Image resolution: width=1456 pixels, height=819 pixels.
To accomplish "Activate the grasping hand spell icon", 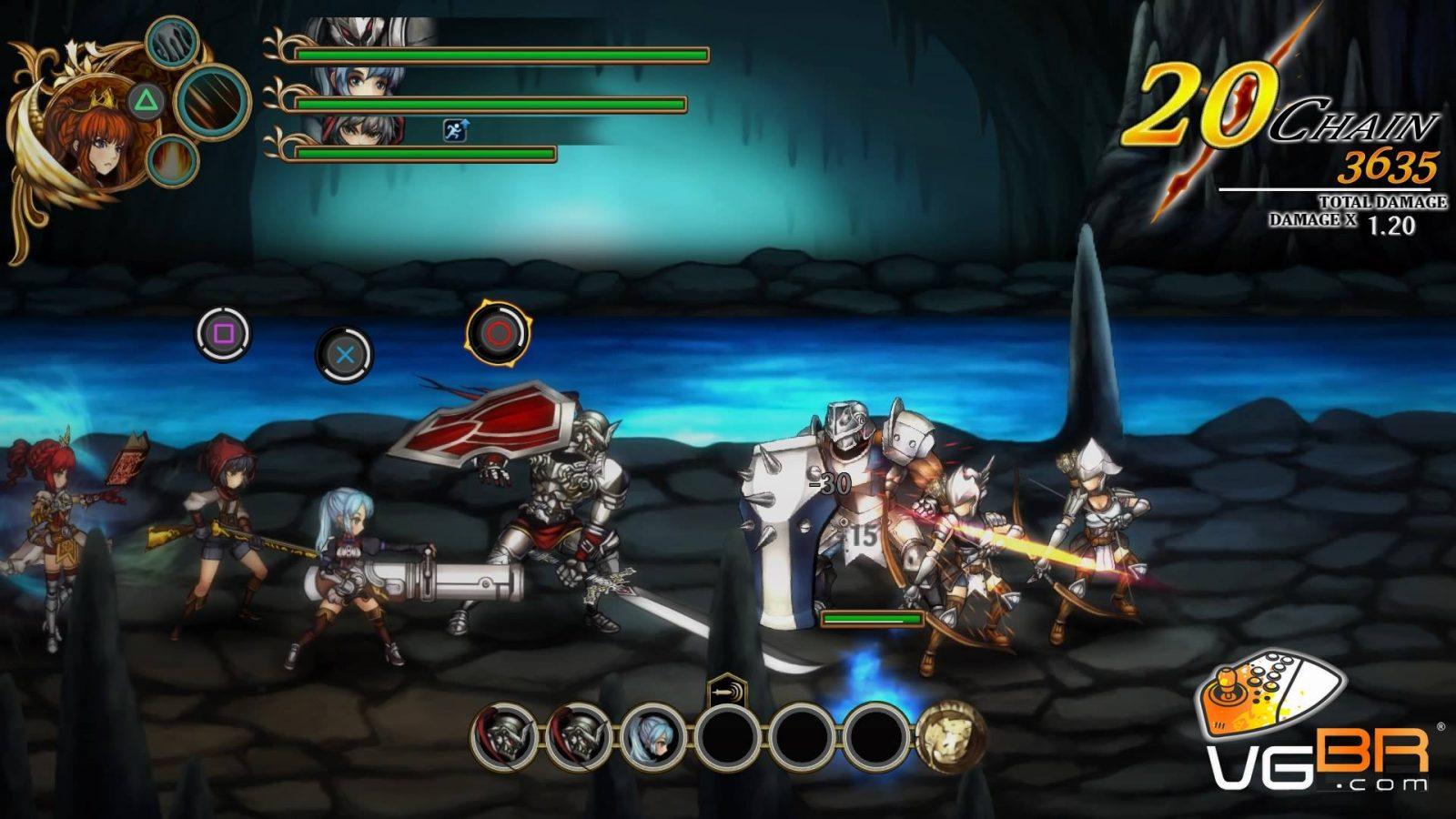I will click(x=171, y=42).
